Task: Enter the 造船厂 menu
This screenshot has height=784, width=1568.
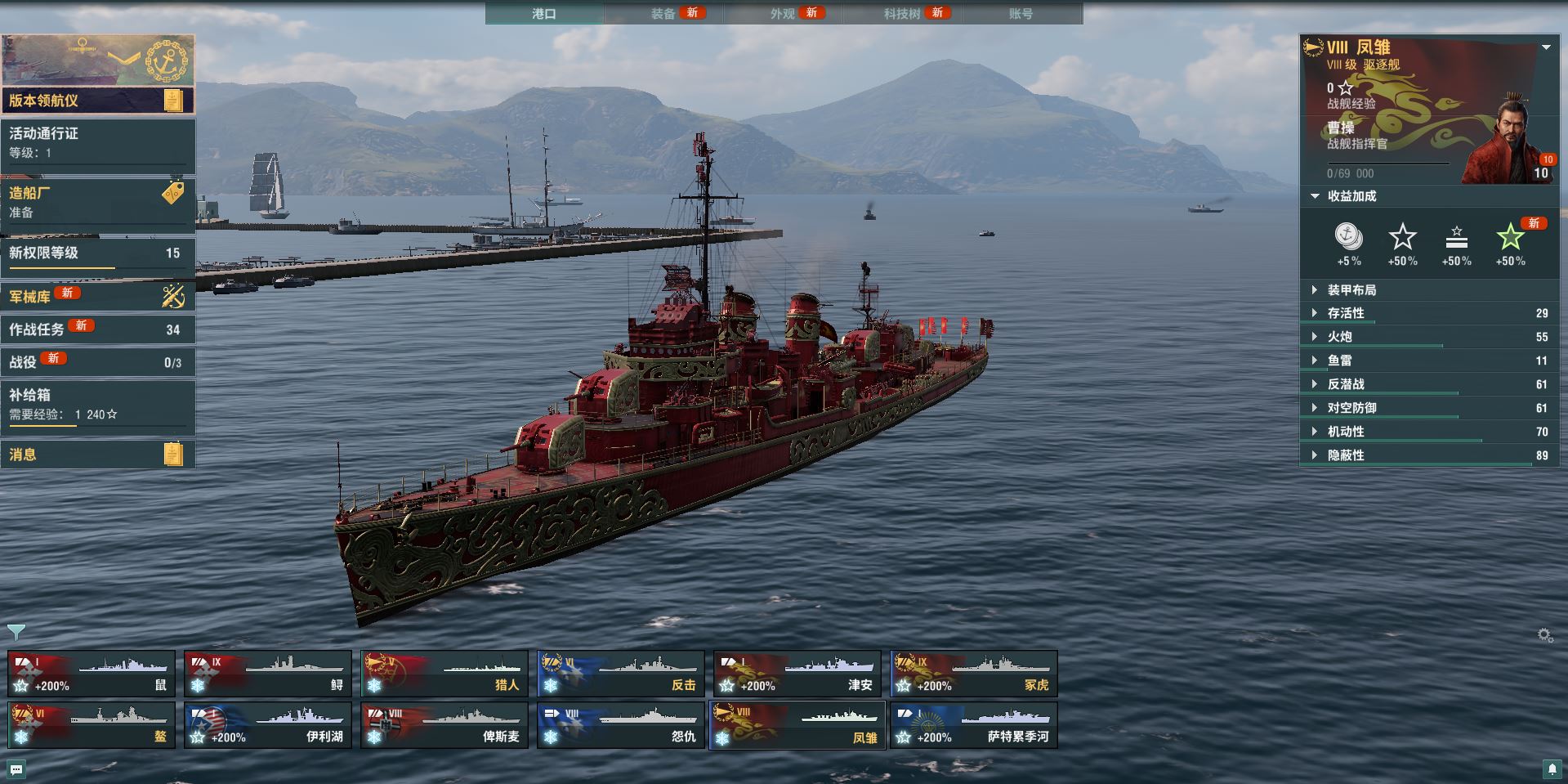Action: pyautogui.click(x=97, y=202)
